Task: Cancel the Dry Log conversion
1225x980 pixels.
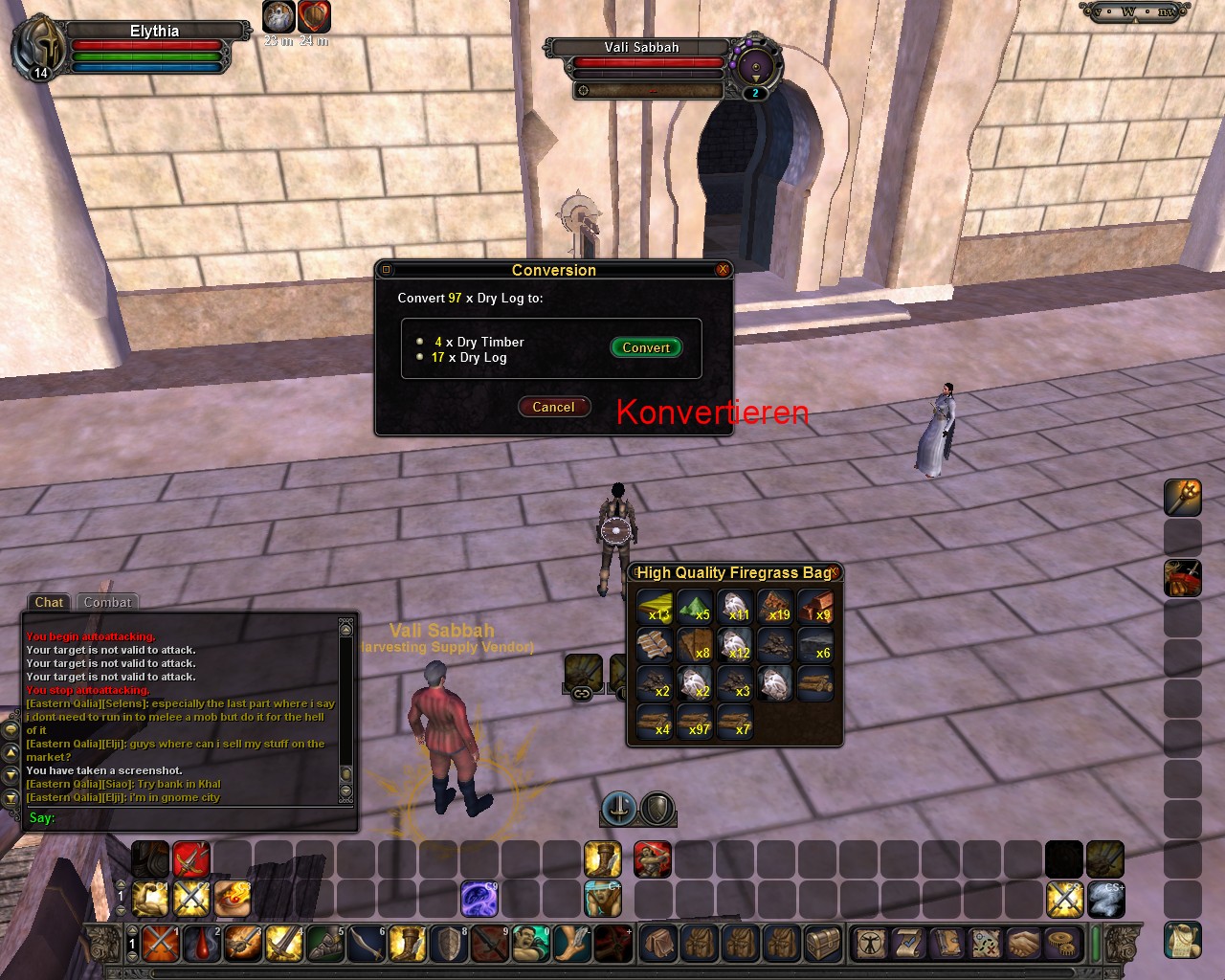Action: tap(553, 407)
